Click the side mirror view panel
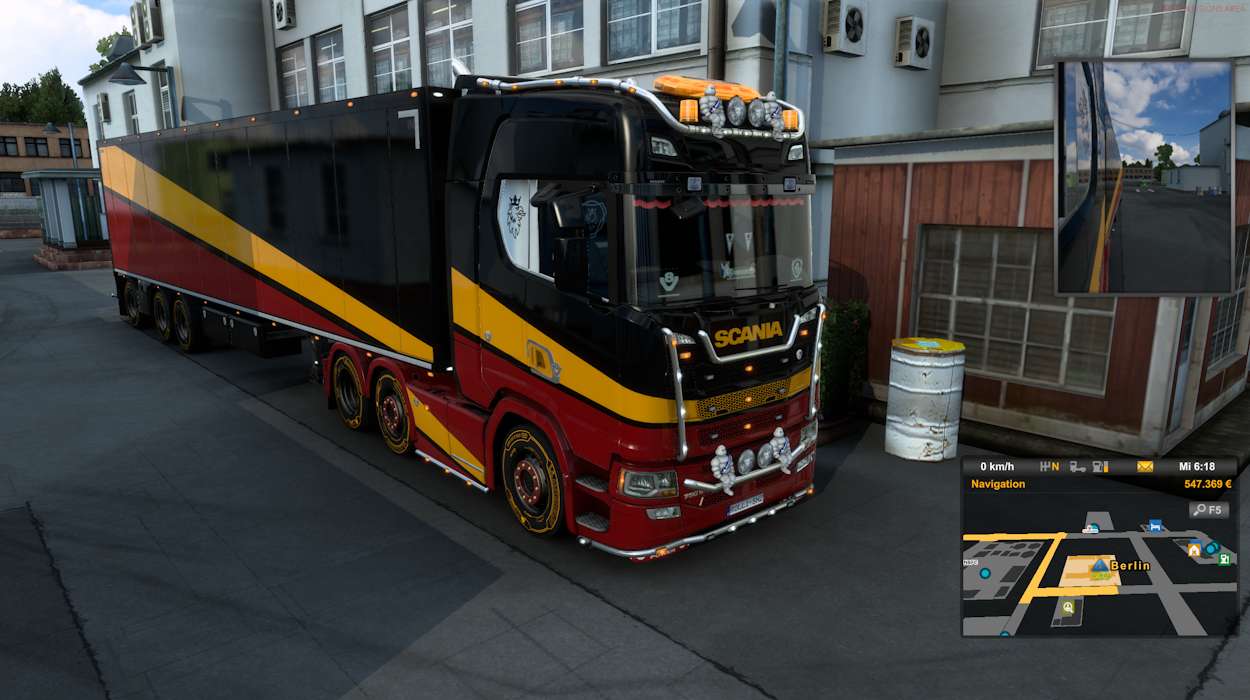 1145,178
